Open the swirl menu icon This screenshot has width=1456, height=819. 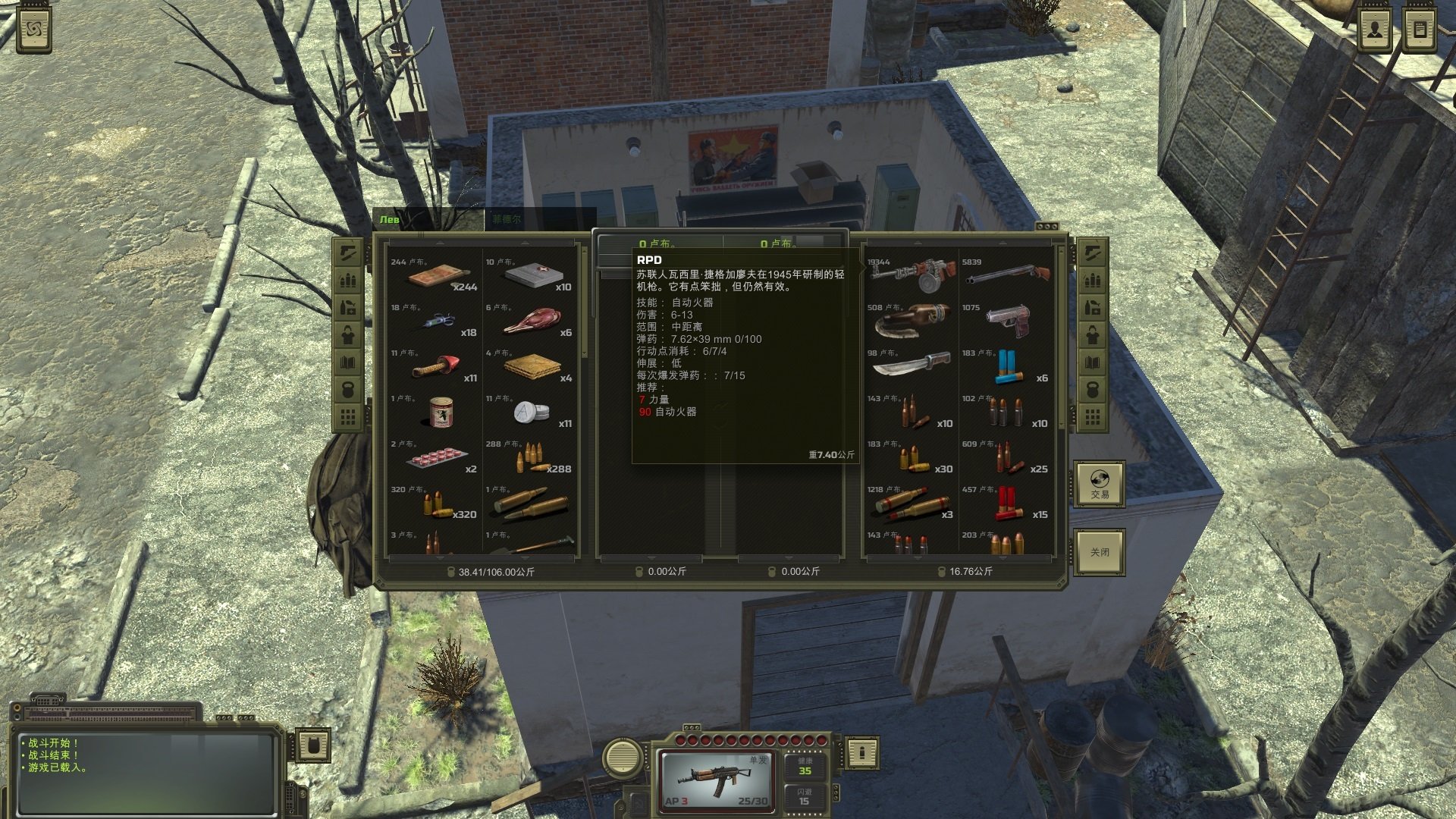point(34,31)
